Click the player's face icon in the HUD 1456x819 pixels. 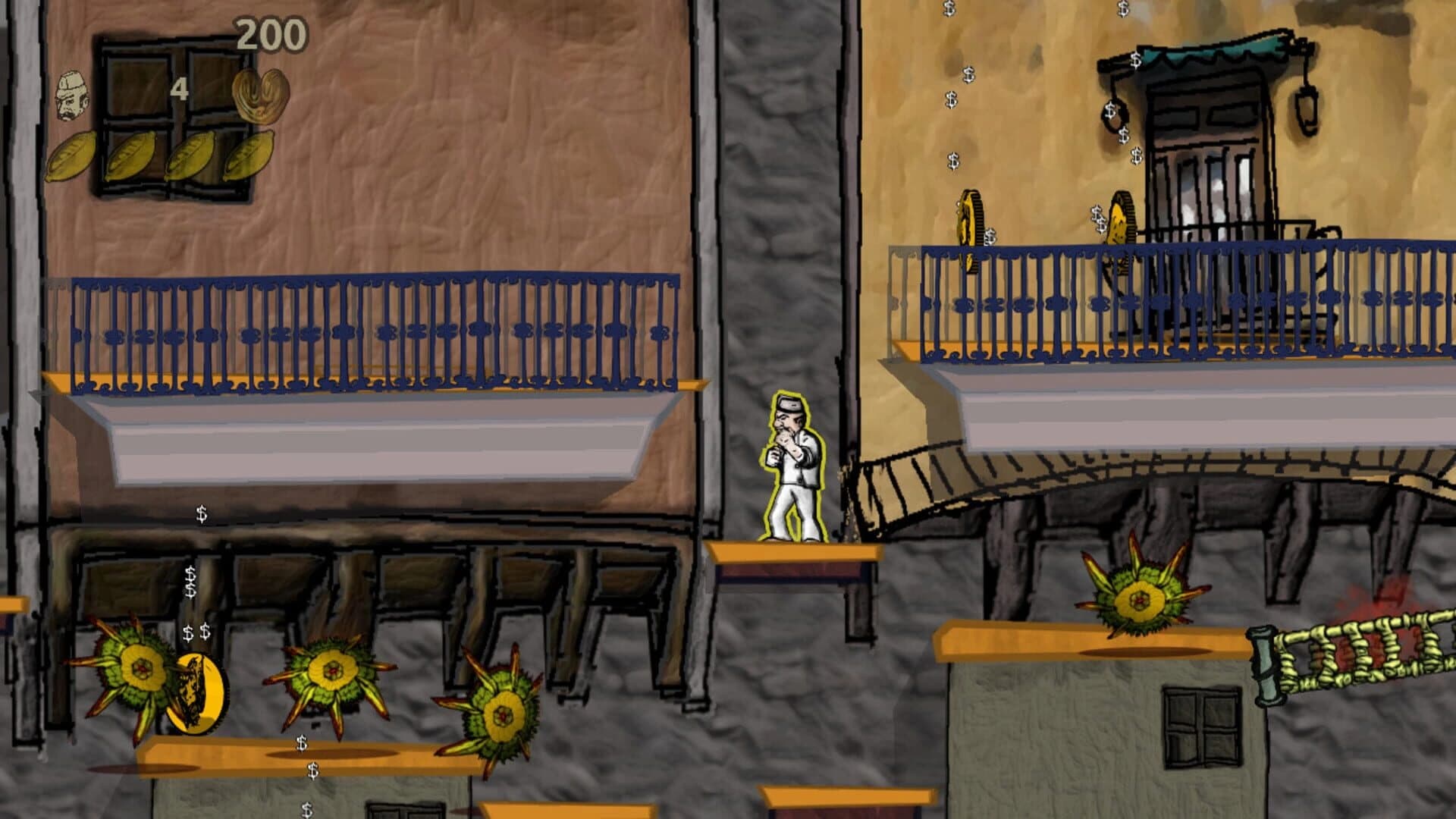[x=72, y=95]
